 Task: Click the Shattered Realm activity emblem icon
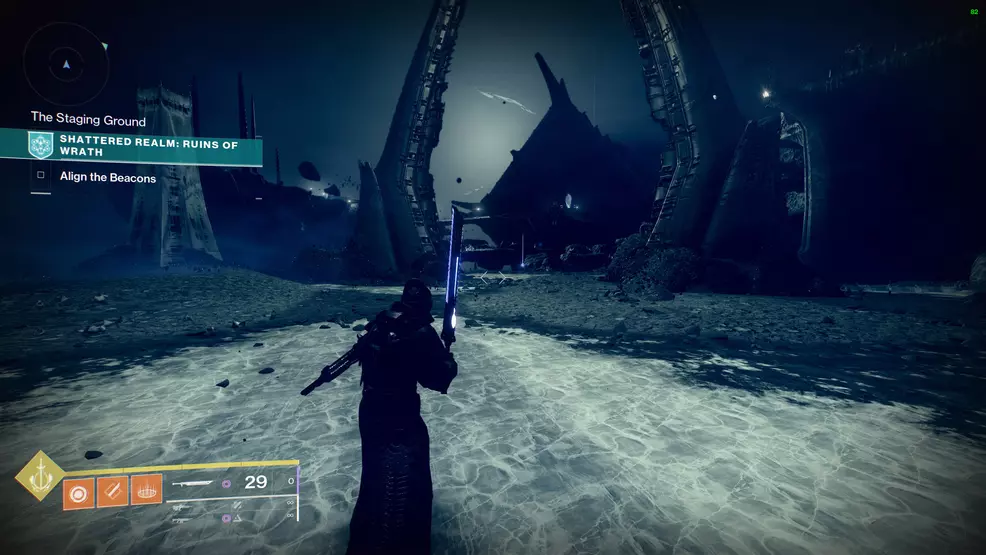point(41,145)
